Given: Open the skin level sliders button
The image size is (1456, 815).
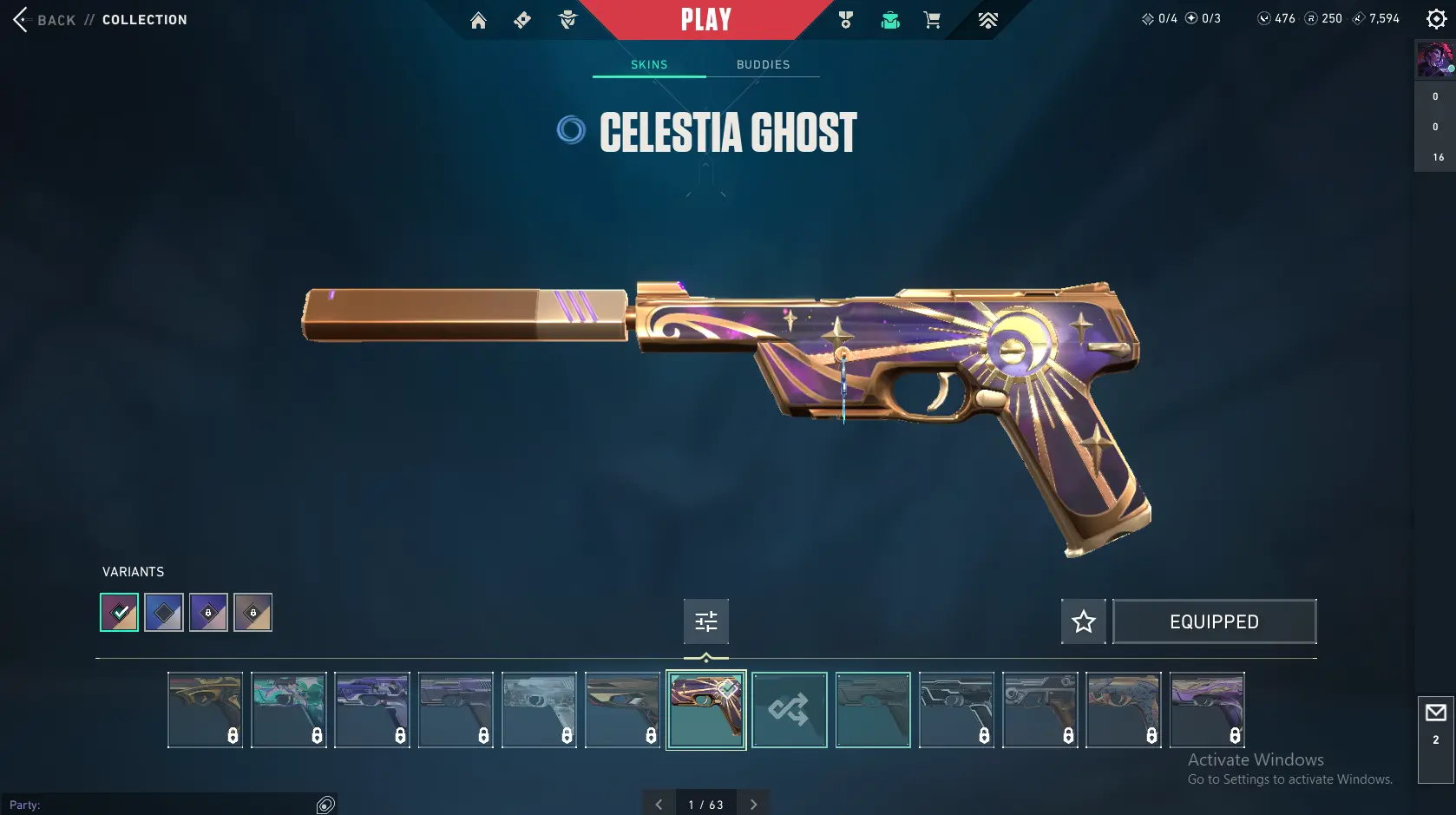Looking at the screenshot, I should click(705, 621).
